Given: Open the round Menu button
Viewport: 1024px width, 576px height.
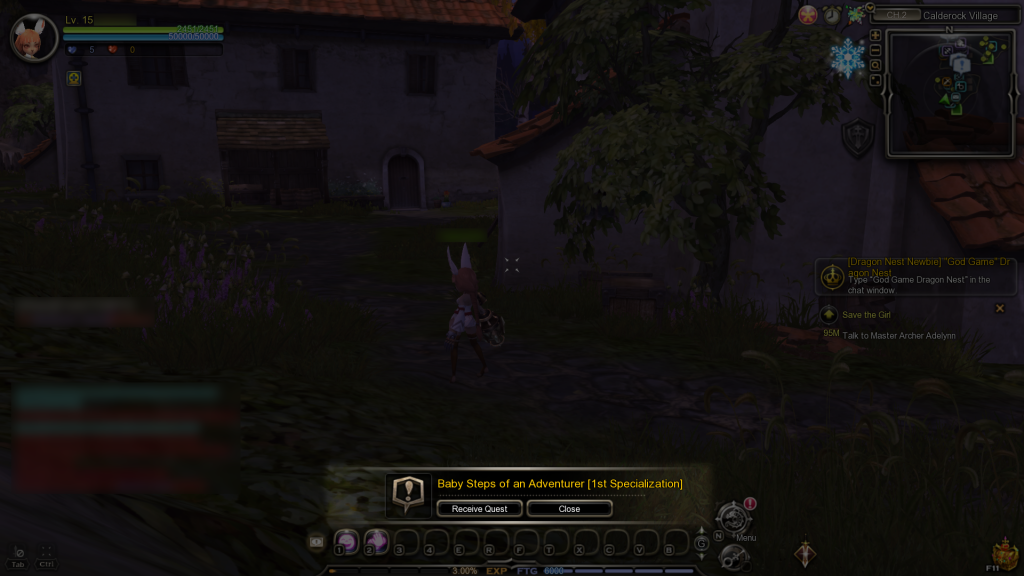Looking at the screenshot, I should point(732,518).
